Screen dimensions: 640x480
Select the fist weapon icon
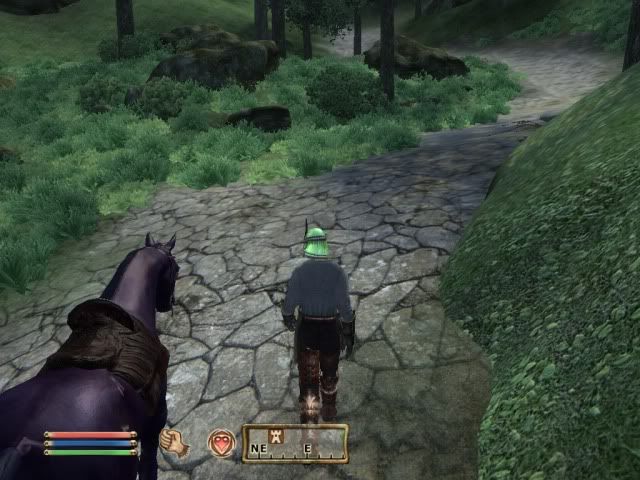pyautogui.click(x=174, y=443)
